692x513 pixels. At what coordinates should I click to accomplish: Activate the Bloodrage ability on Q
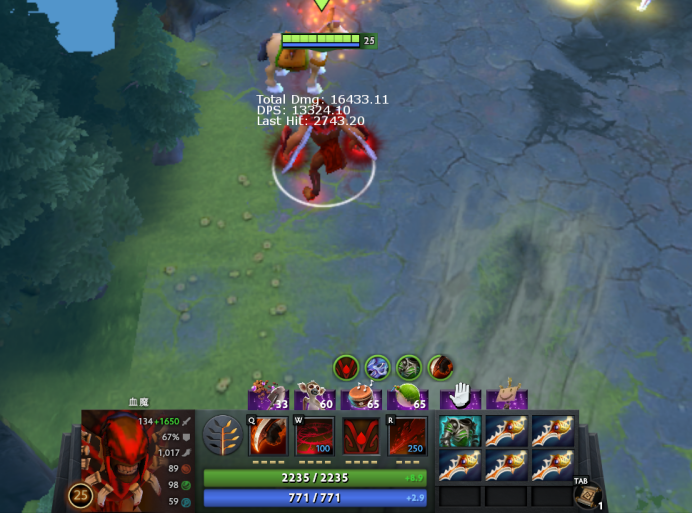tap(268, 436)
